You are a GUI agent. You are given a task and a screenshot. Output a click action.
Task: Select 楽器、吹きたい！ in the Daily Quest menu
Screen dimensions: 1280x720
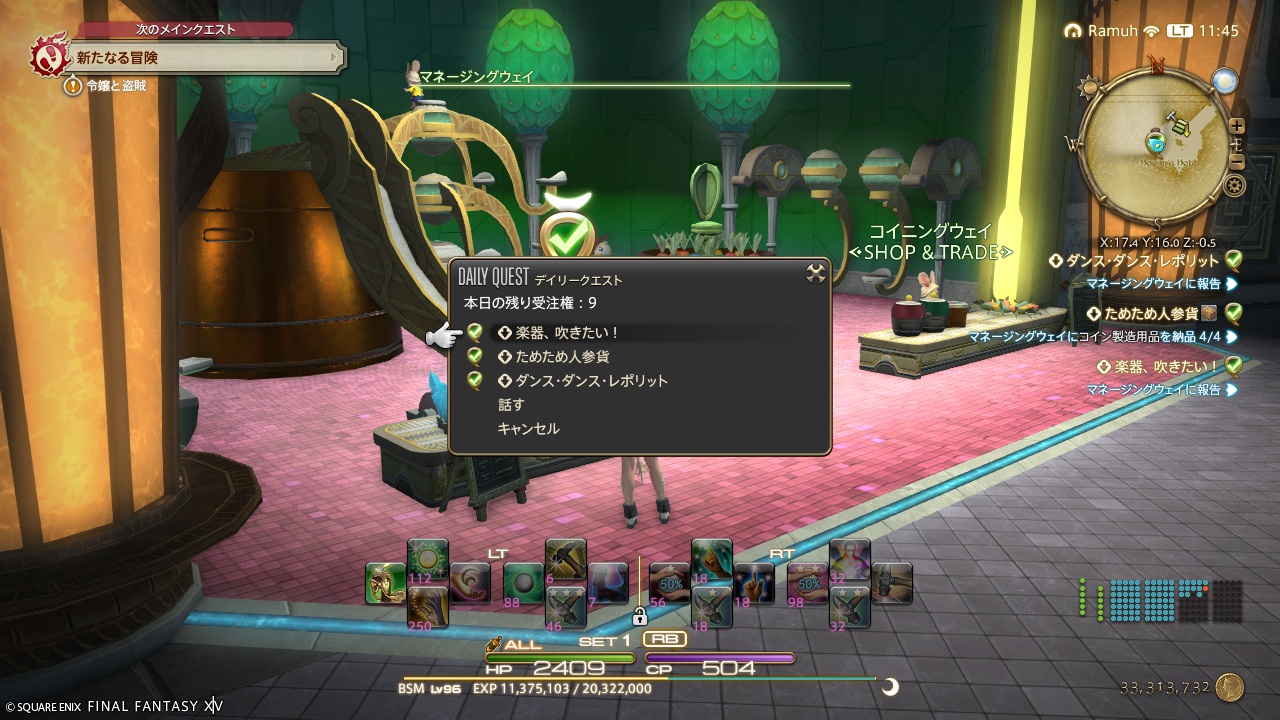pos(566,332)
